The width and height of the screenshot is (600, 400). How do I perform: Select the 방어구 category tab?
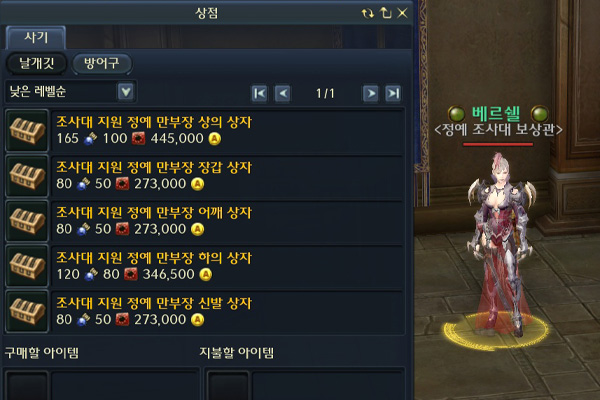click(101, 63)
